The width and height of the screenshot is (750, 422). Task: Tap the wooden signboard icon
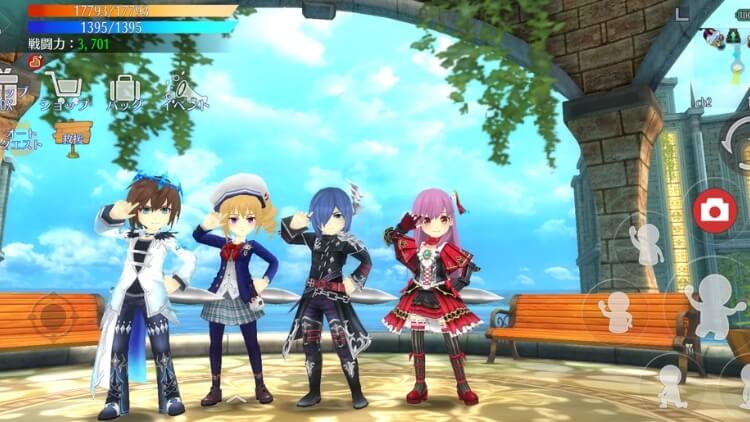pyautogui.click(x=73, y=133)
